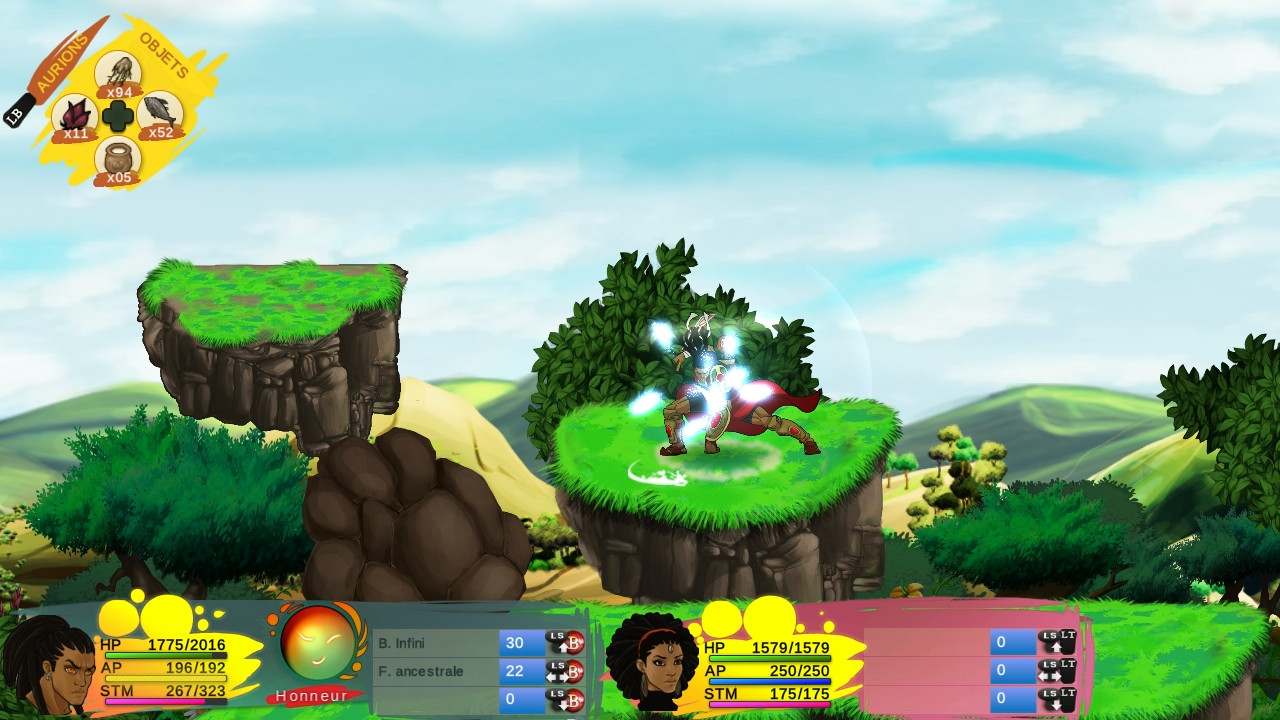This screenshot has height=720, width=1280.
Task: Use the fish item with x52
Action: [x=159, y=112]
